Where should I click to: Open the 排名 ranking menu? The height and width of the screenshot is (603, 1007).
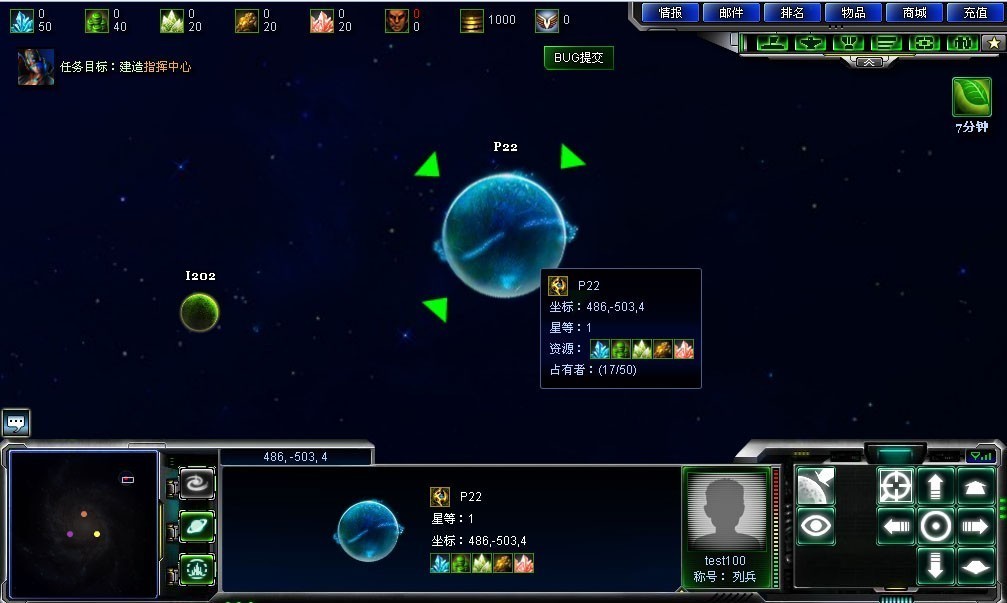tap(792, 13)
